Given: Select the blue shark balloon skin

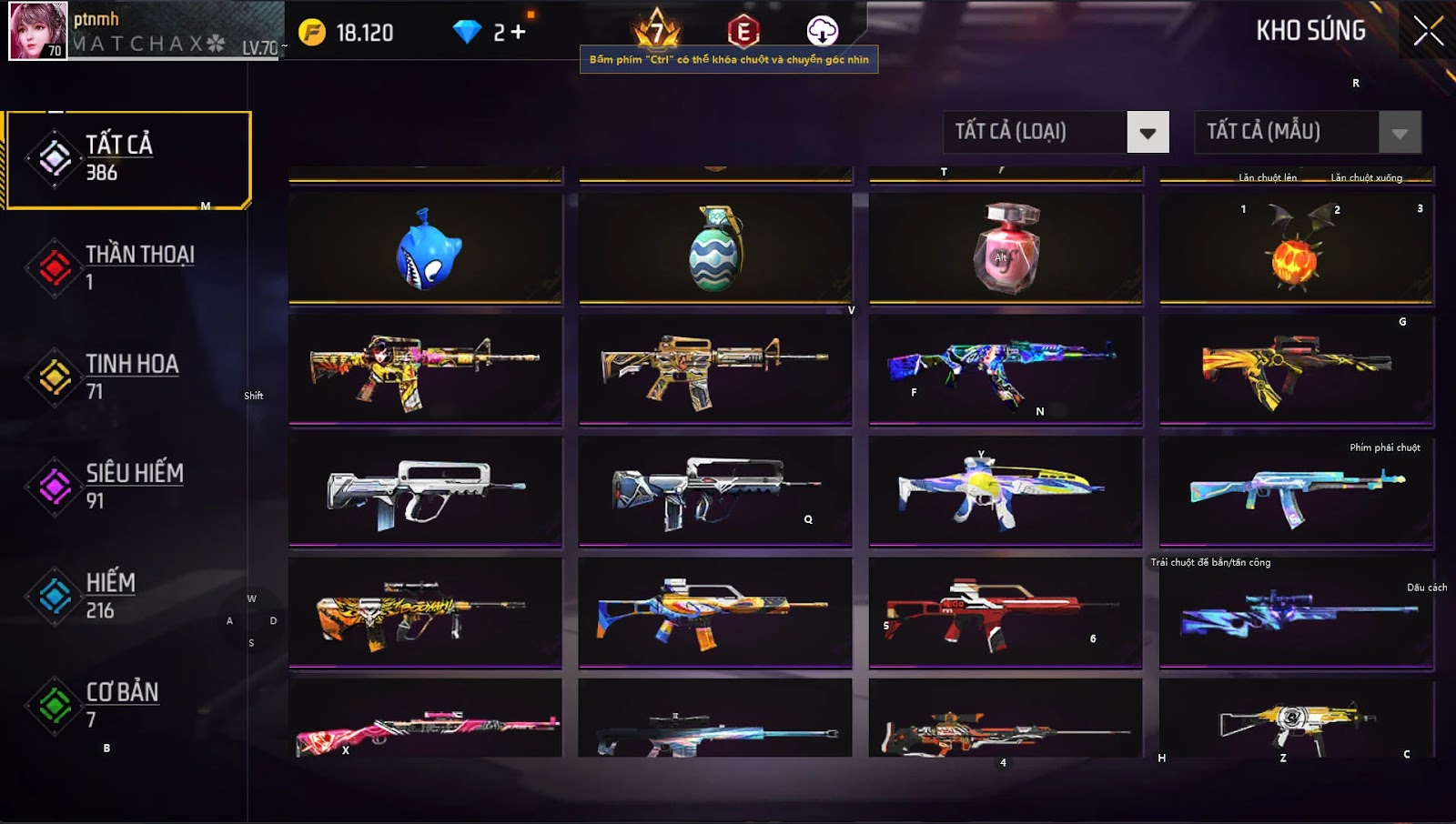Looking at the screenshot, I should (426, 250).
